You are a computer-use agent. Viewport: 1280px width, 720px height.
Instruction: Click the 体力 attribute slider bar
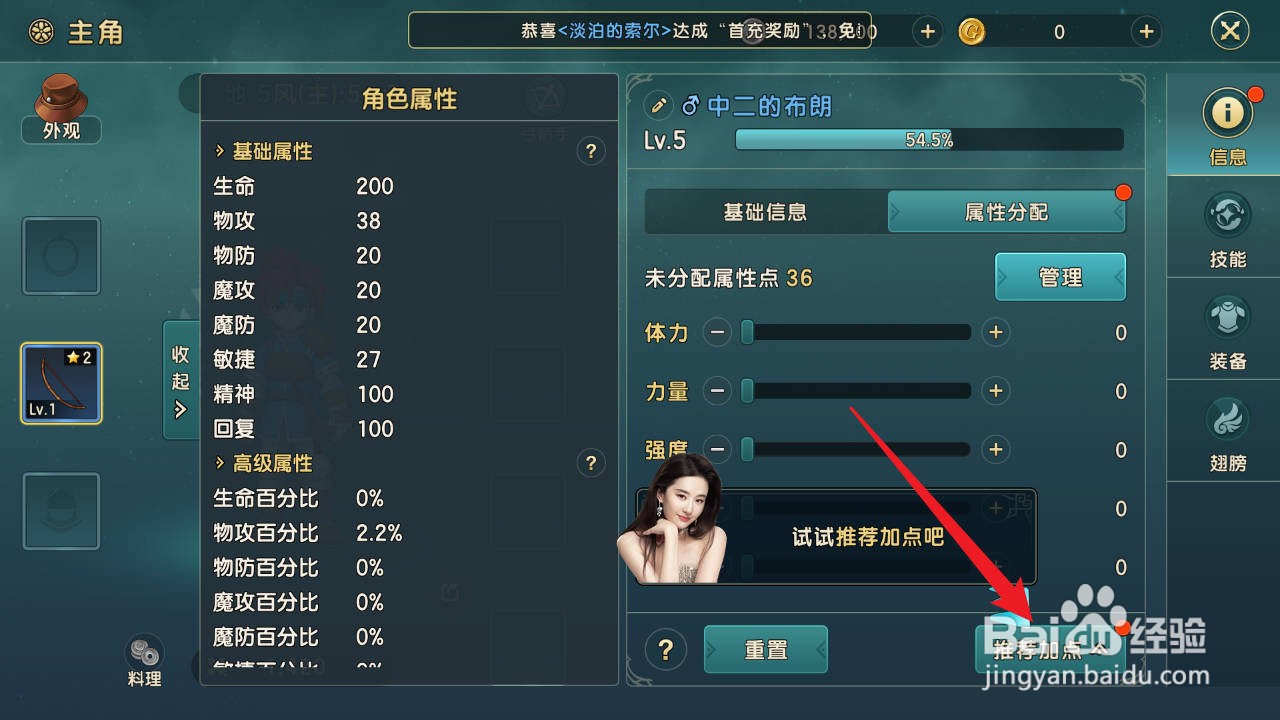tap(855, 332)
